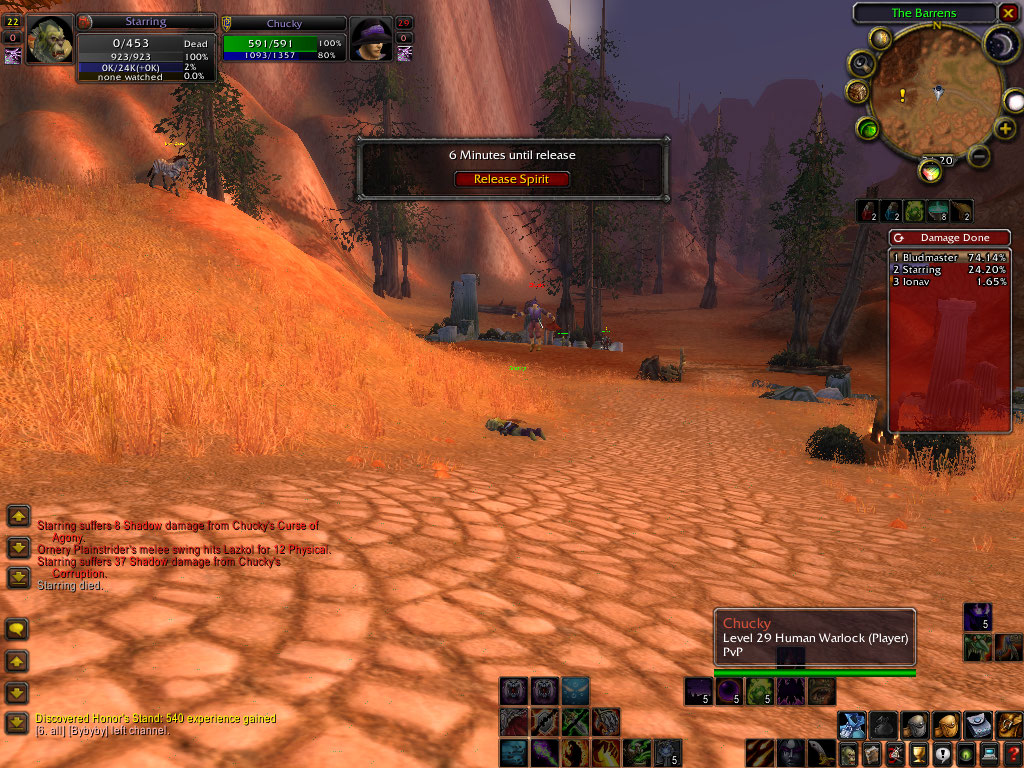Viewport: 1024px width, 768px height.
Task: Zoom in the minimap with the plus button
Action: [1005, 129]
